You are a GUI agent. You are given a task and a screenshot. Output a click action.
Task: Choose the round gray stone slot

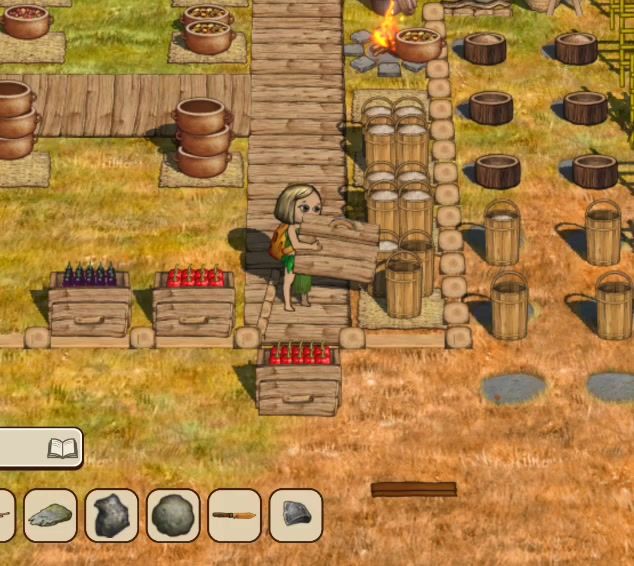[173, 515]
